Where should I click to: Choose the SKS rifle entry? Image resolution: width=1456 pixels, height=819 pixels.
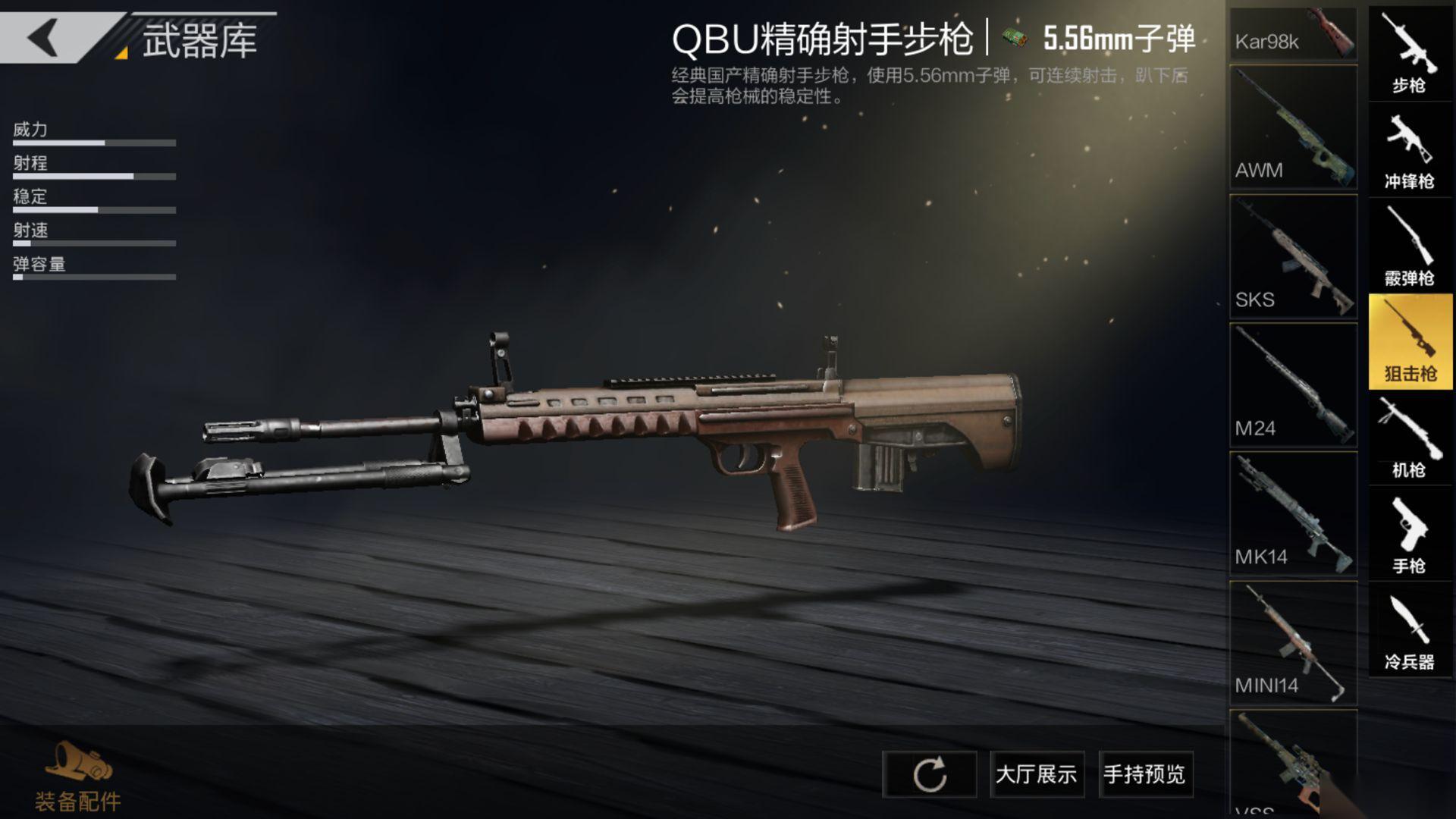1293,256
